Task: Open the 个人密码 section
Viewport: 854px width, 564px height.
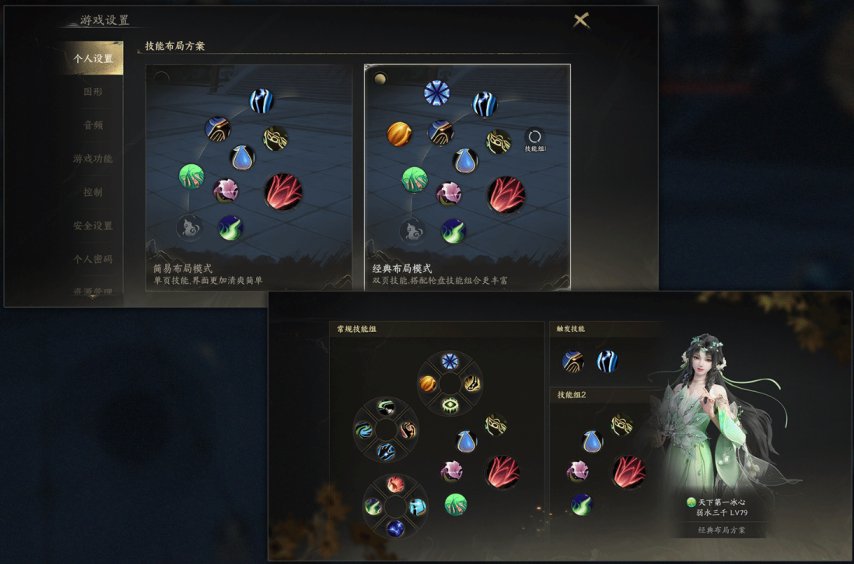Action: [x=93, y=259]
